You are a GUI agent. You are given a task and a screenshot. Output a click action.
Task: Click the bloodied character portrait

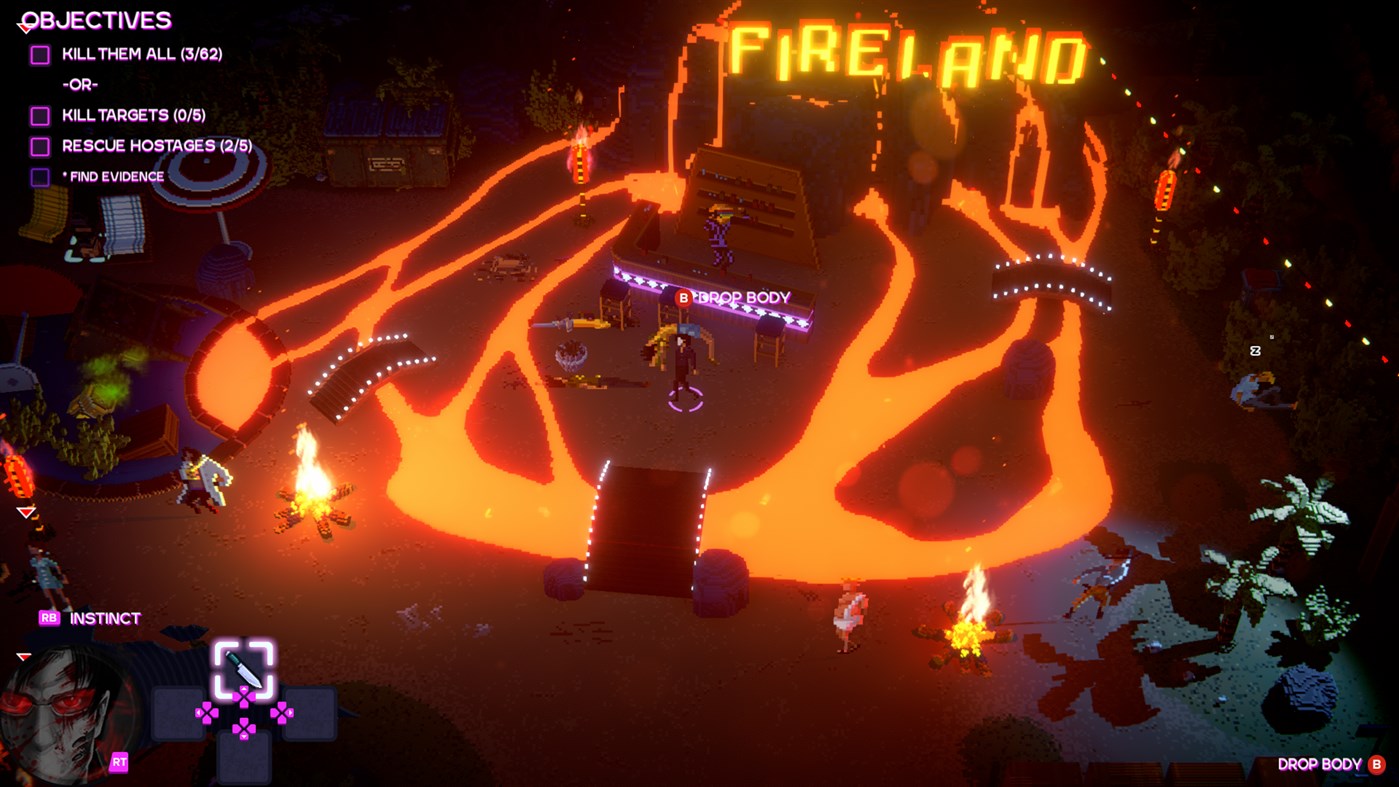(x=55, y=715)
